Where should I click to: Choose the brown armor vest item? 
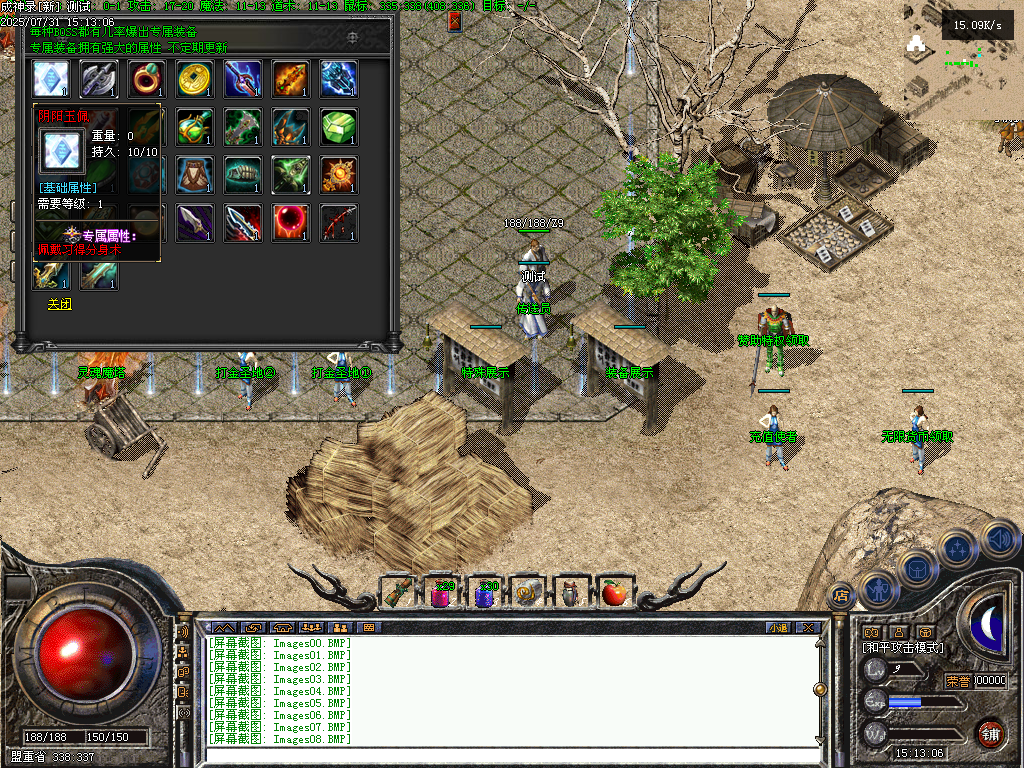[x=196, y=175]
